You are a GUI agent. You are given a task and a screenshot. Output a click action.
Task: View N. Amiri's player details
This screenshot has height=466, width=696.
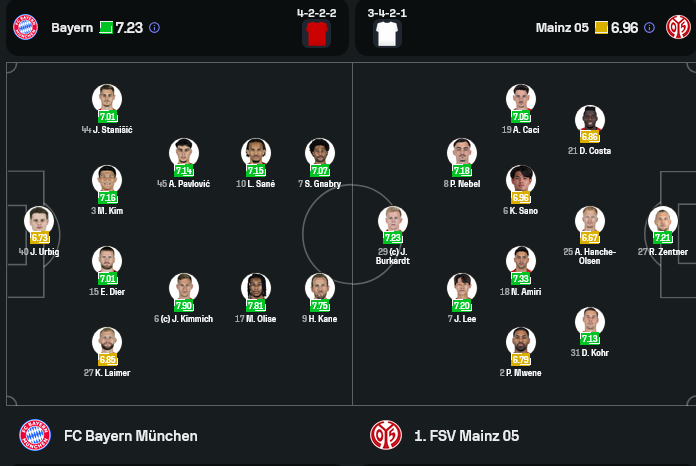pos(520,261)
